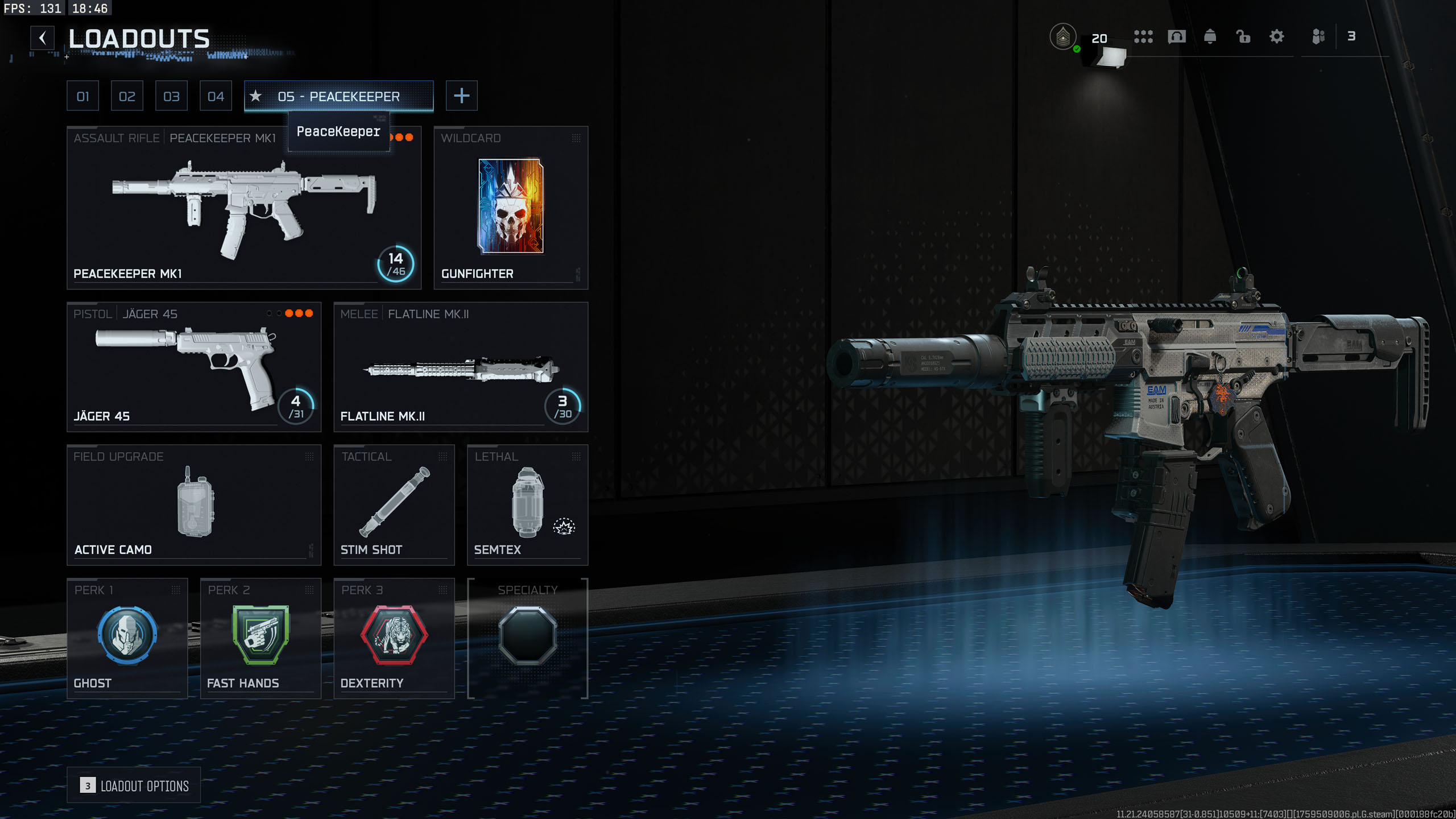
Task: Go back using the arrow beside Loadouts
Action: (43, 38)
